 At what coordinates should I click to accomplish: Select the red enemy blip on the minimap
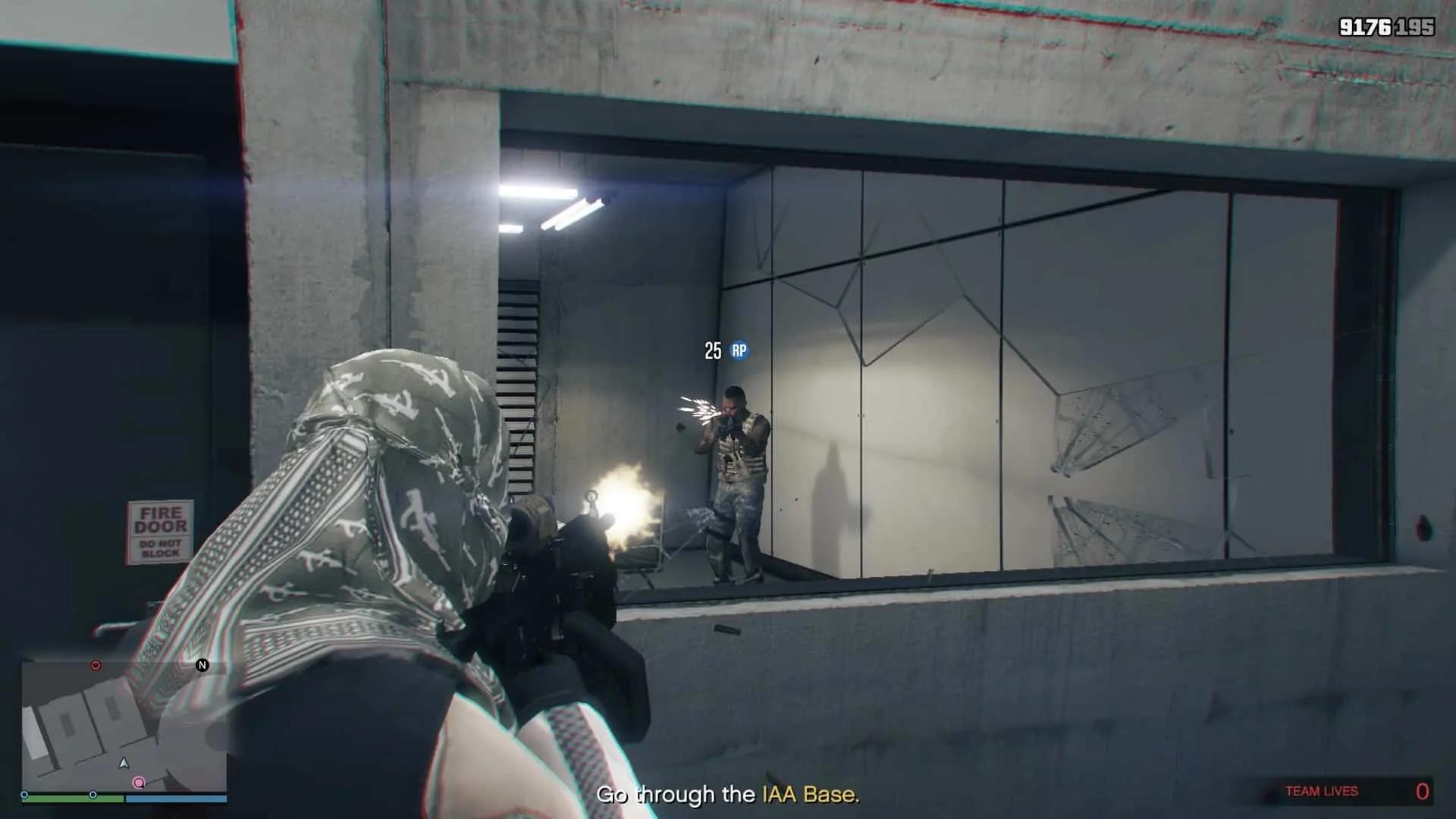(96, 665)
